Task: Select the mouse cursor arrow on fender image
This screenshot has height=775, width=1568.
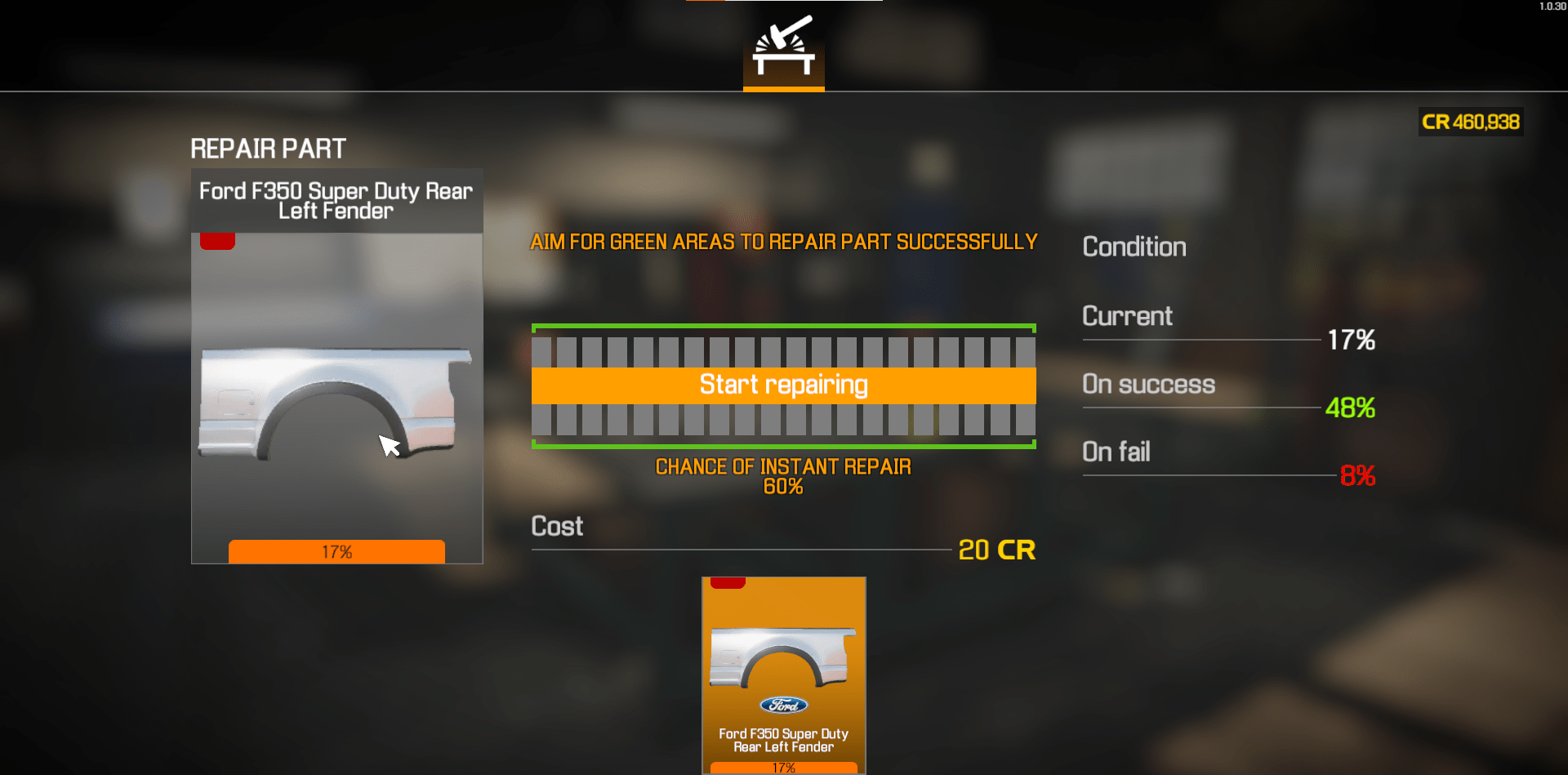Action: (390, 446)
